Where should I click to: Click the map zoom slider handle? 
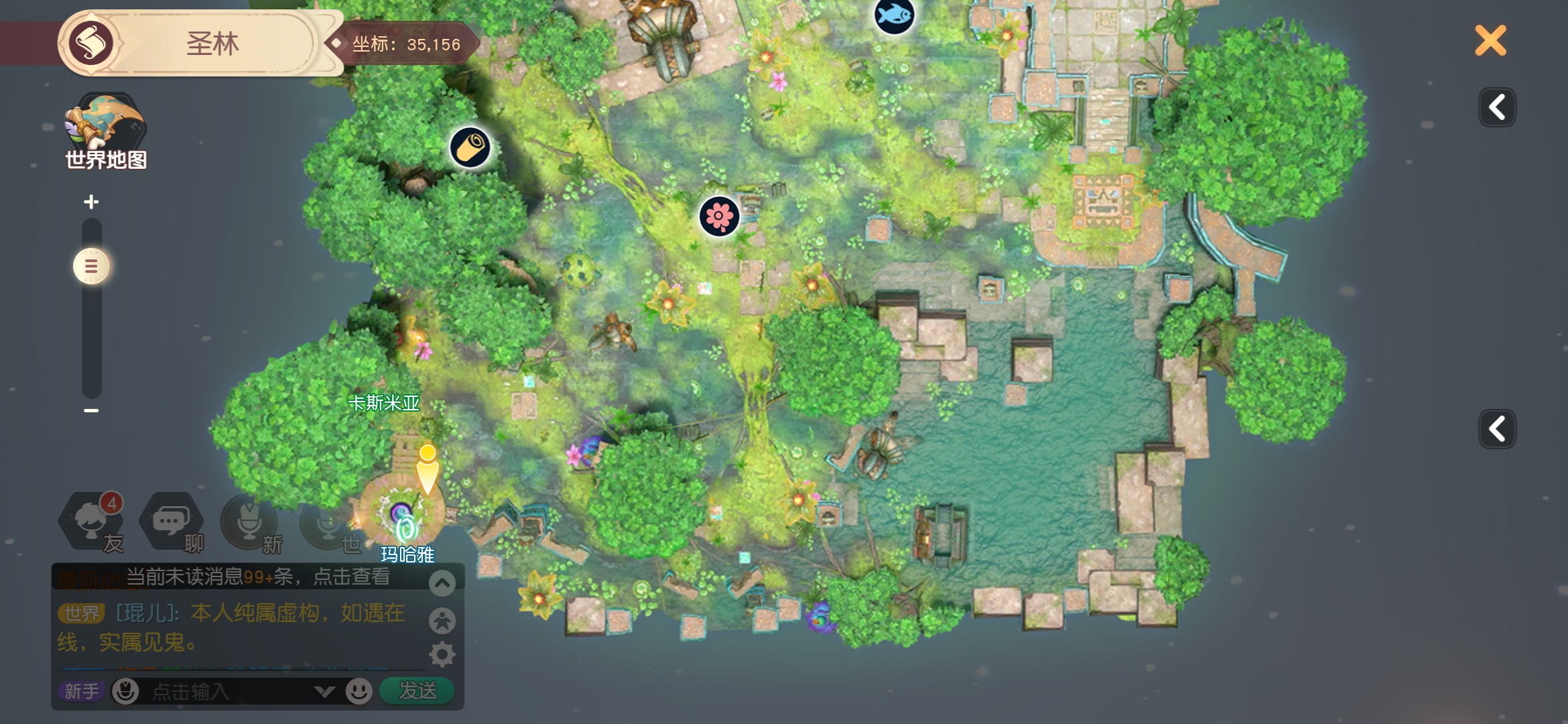(x=91, y=267)
